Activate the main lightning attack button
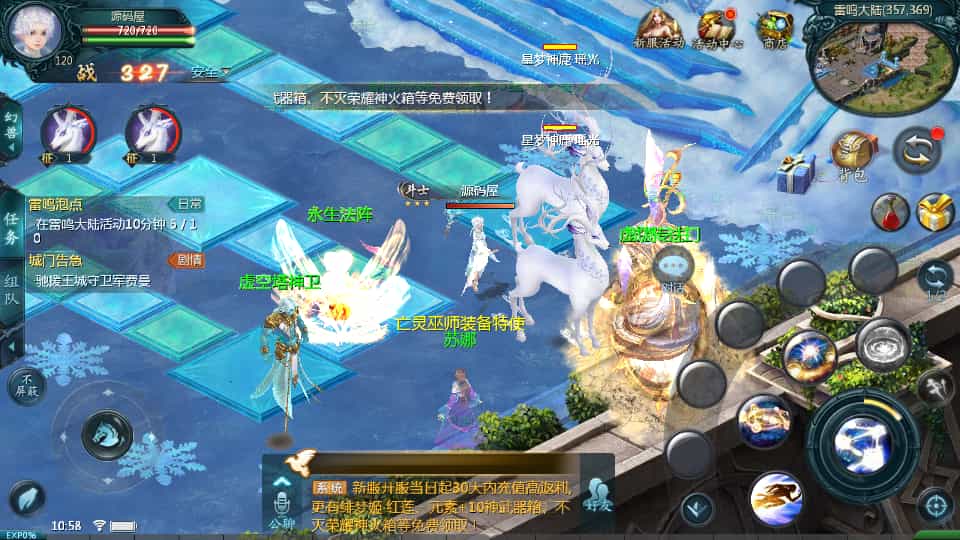 coord(862,437)
